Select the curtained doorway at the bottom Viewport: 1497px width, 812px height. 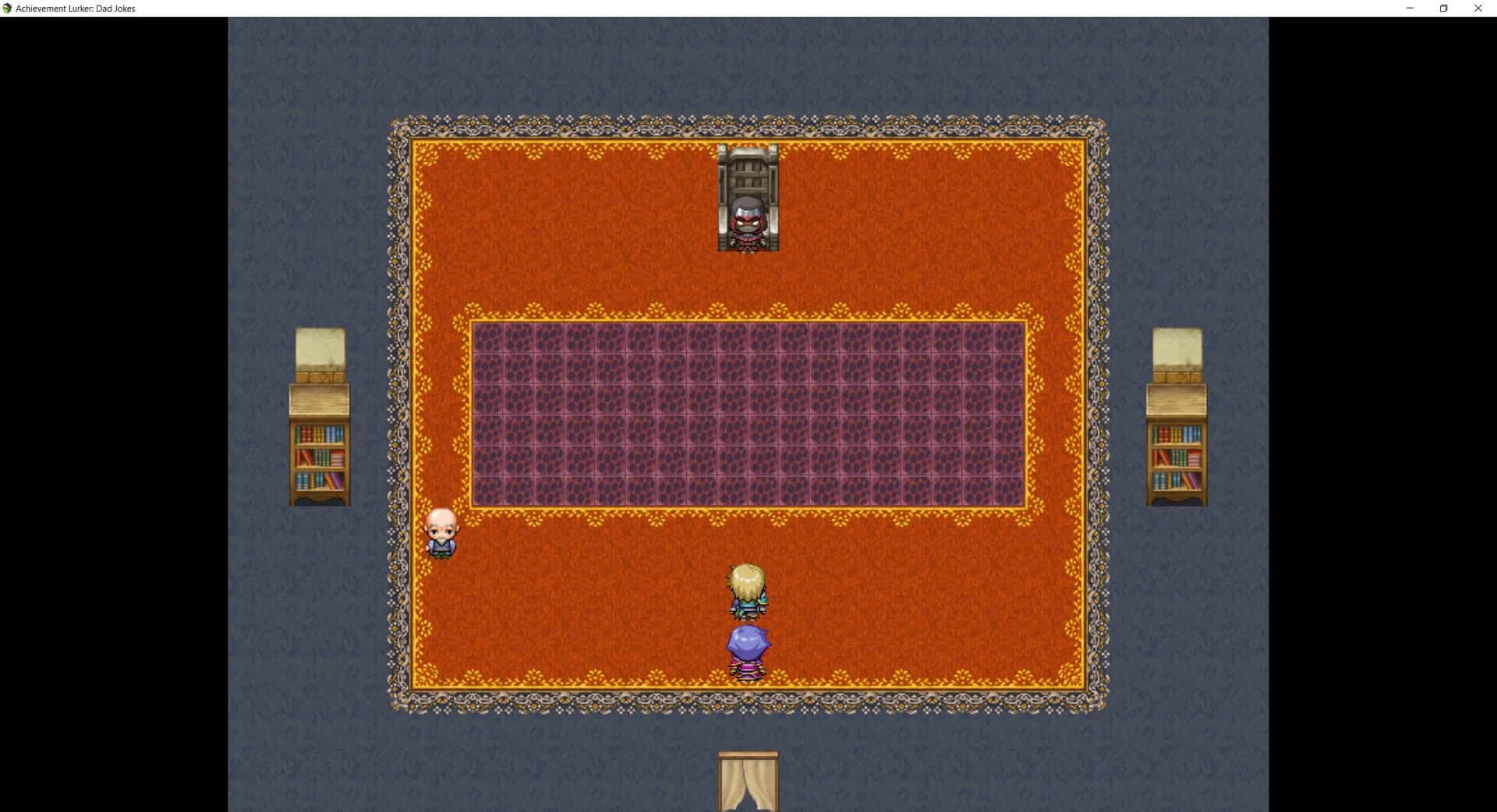tap(747, 783)
